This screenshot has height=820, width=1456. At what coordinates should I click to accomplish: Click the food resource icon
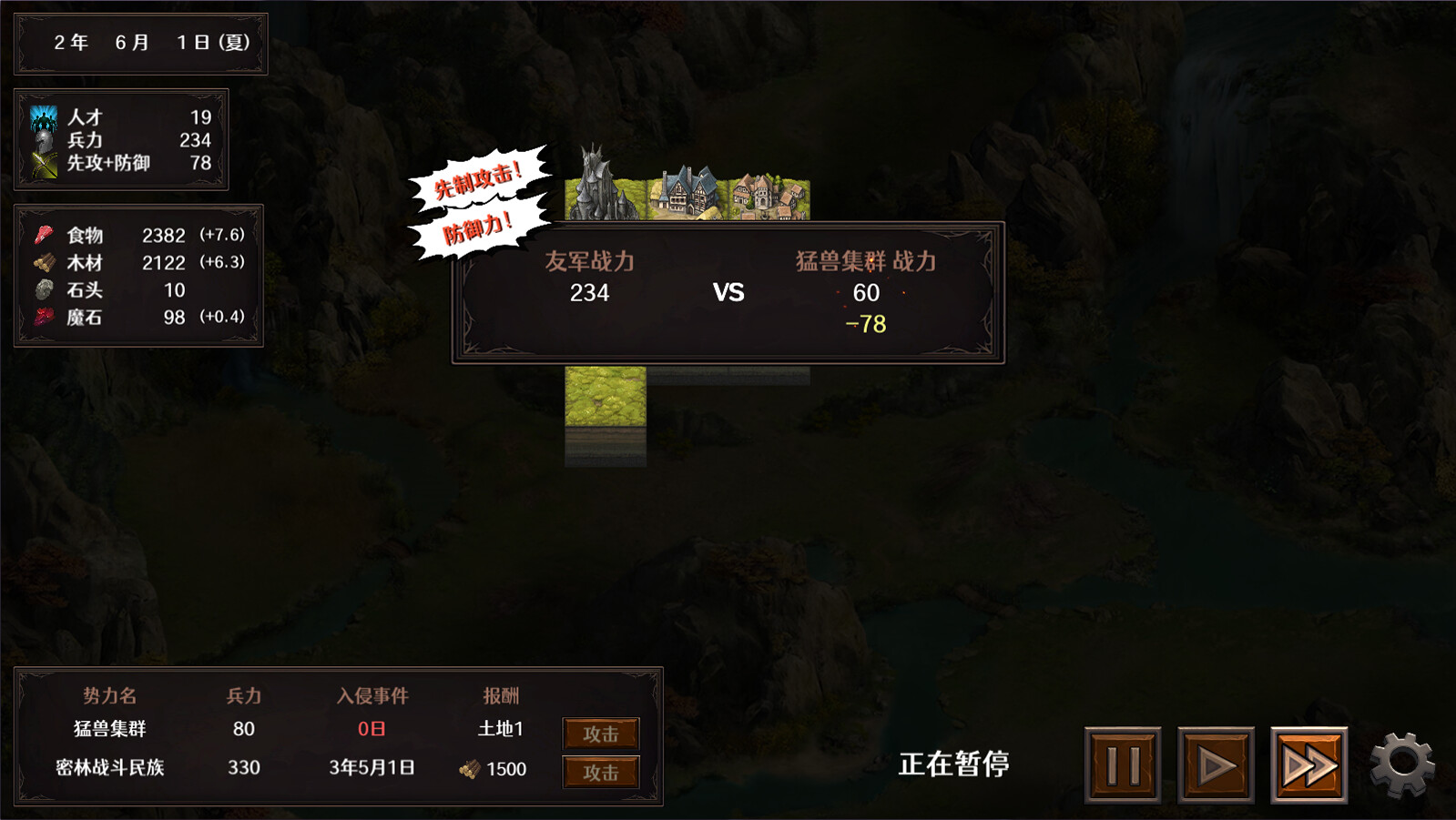tap(43, 235)
